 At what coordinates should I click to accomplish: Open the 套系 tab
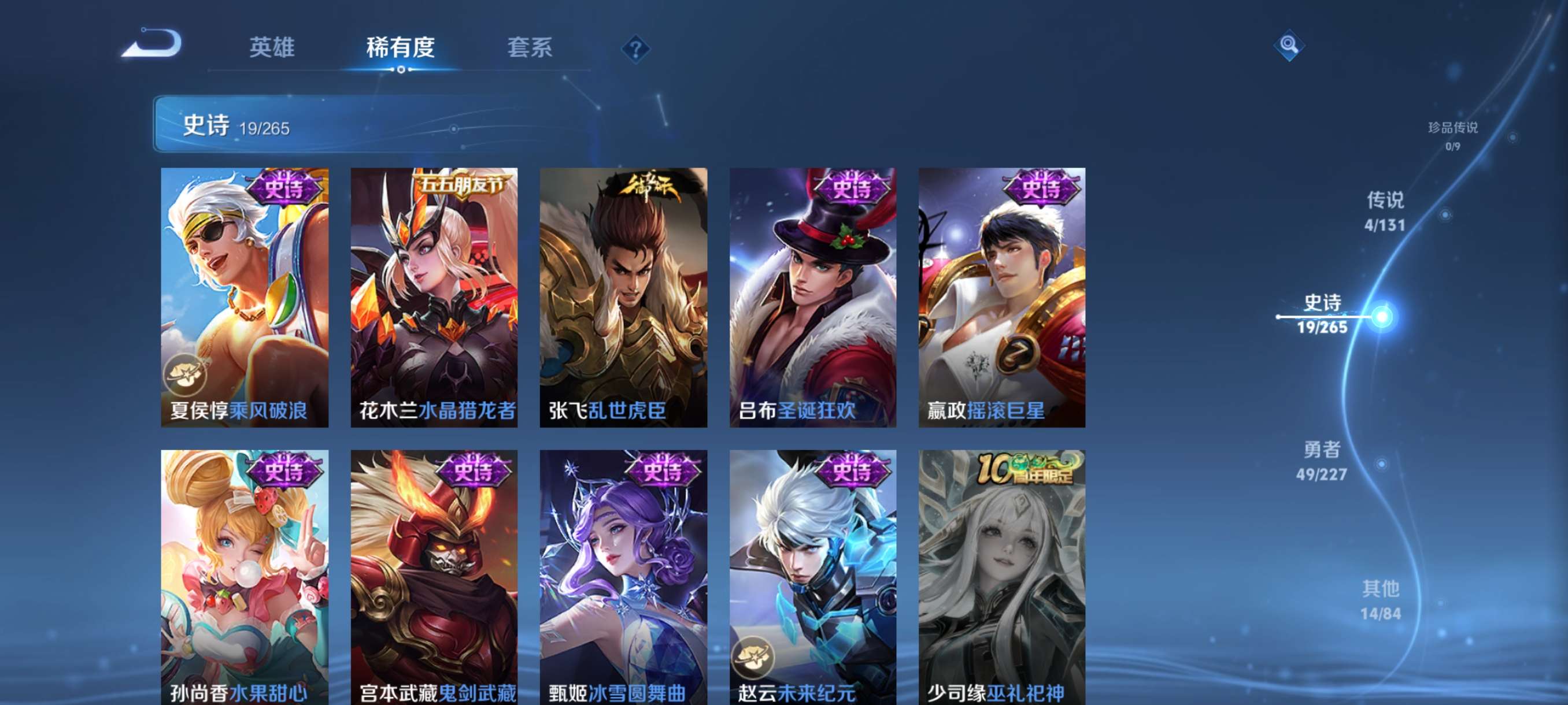[530, 47]
